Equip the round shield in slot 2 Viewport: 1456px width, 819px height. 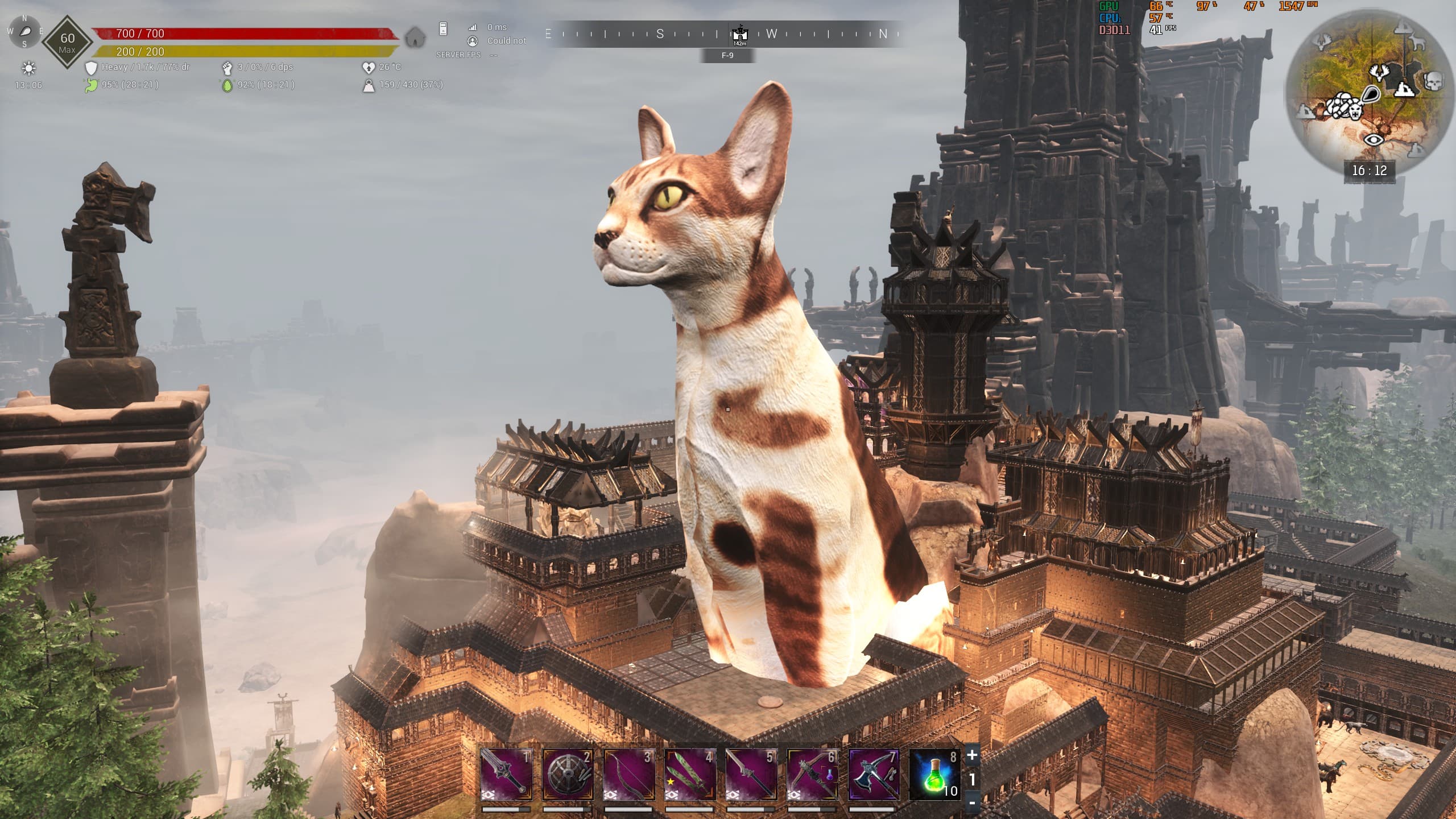pyautogui.click(x=568, y=774)
